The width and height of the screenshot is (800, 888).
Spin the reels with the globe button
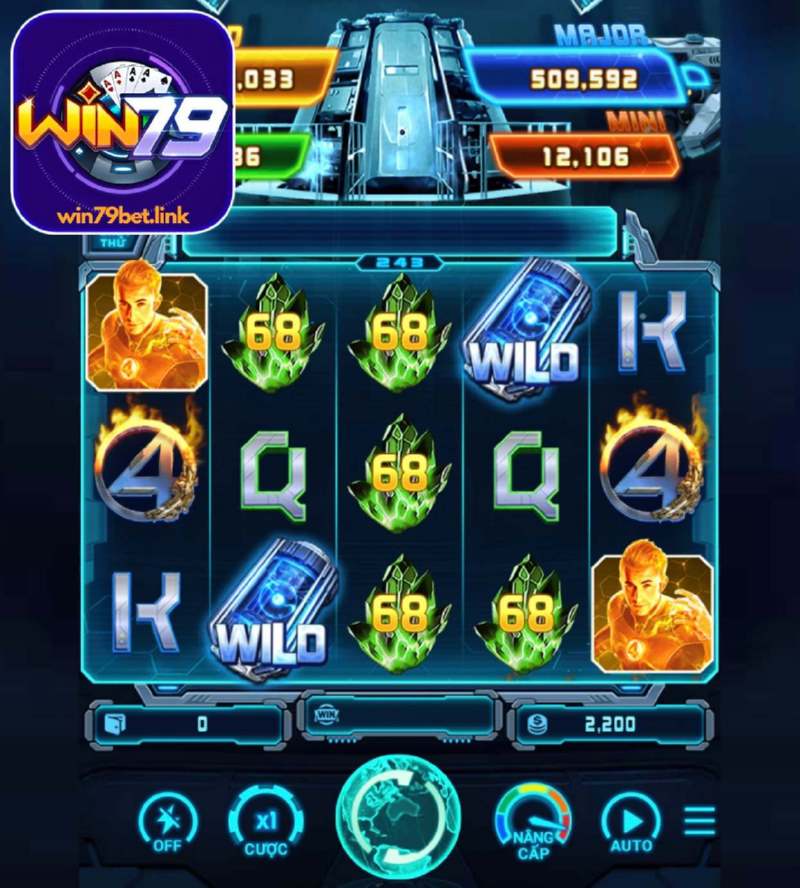tap(400, 820)
